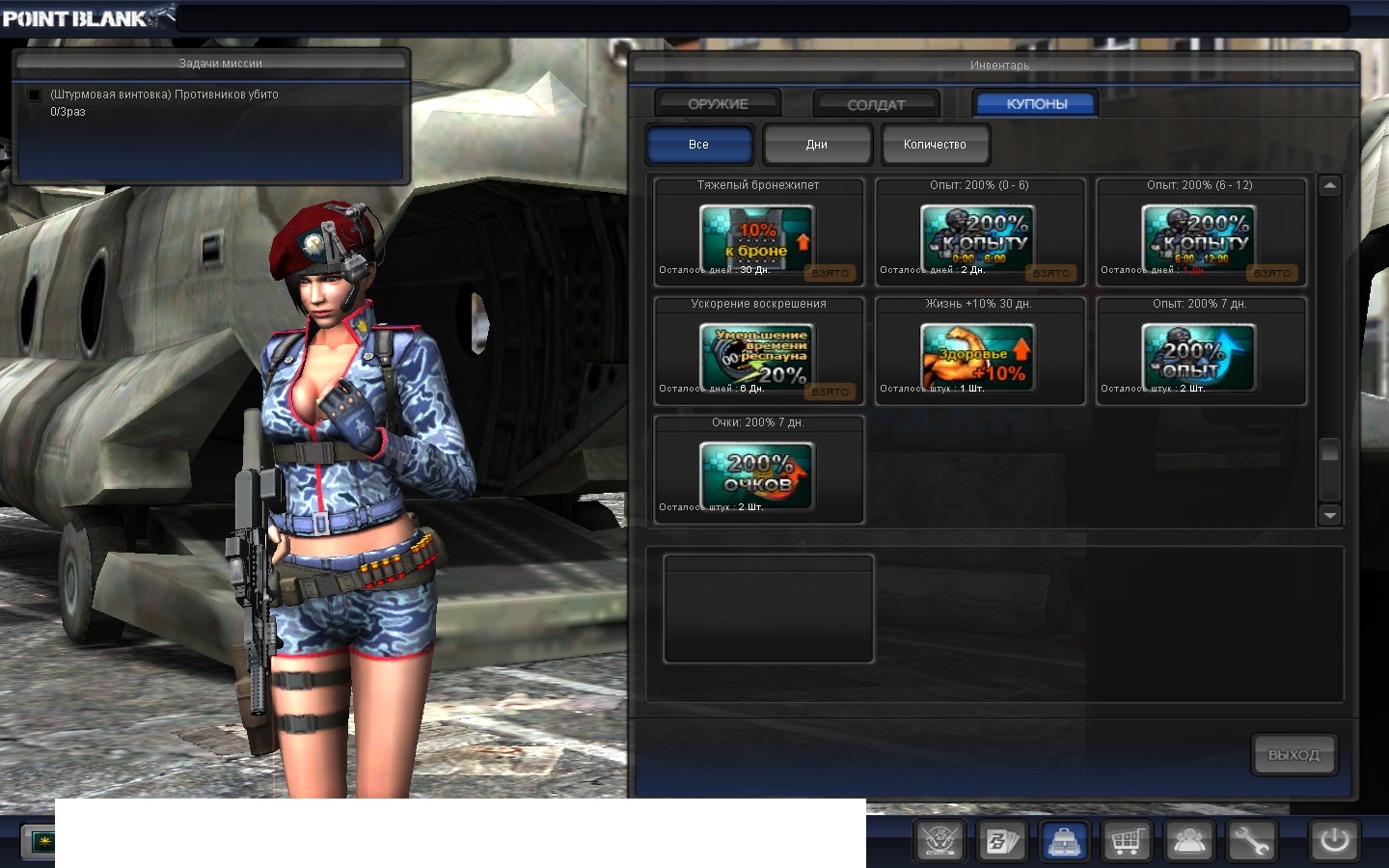Open settings with the wrench icon
This screenshot has width=1389, height=868.
tap(1251, 842)
